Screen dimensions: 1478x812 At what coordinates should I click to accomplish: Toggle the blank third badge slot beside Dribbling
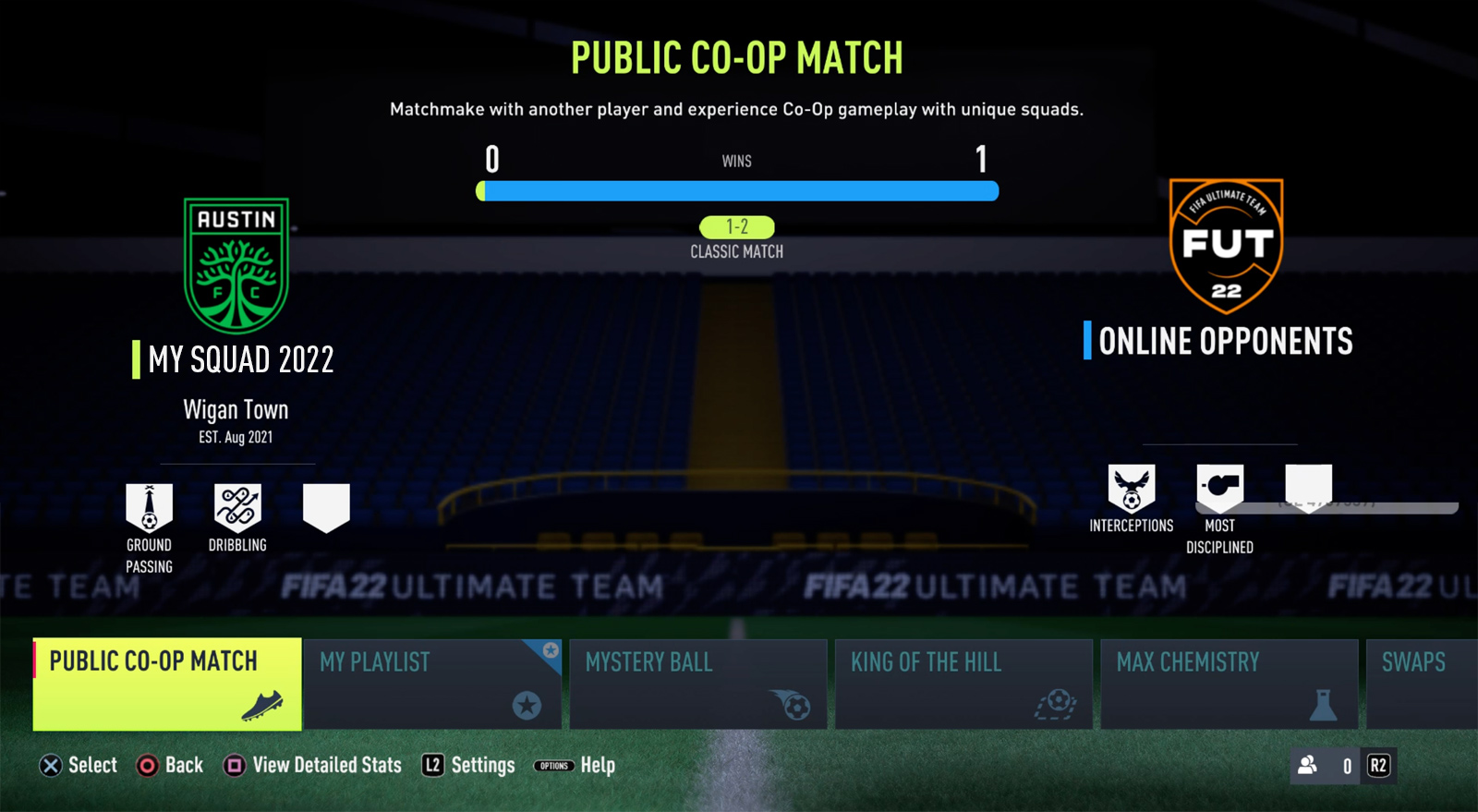[x=325, y=503]
